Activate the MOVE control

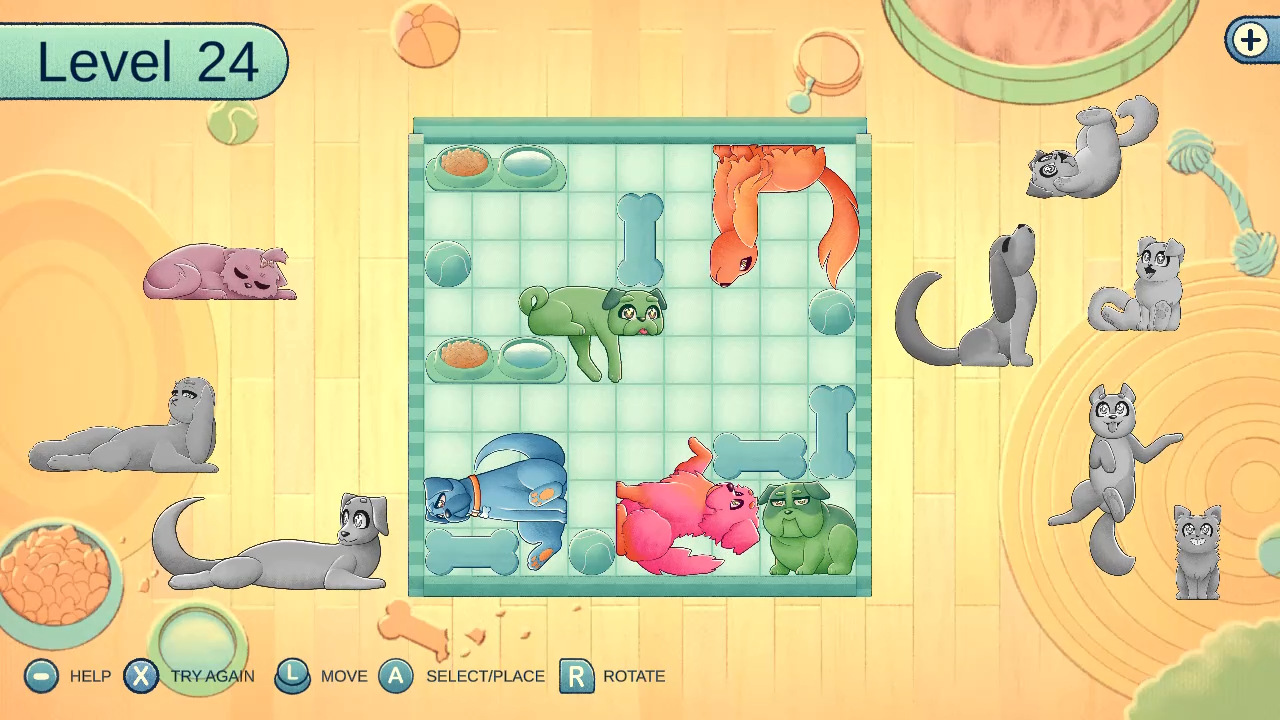click(294, 676)
